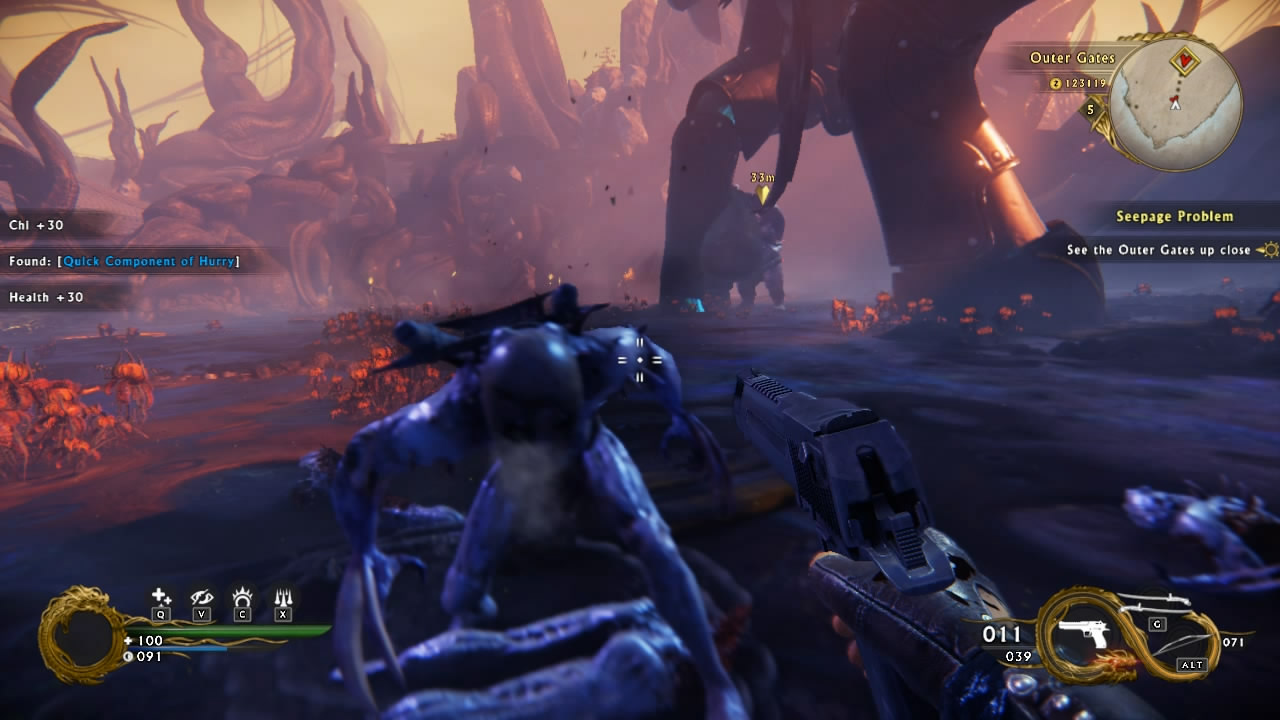The image size is (1280, 720).
Task: Activate the triple spikes ability icon
Action: (x=283, y=597)
